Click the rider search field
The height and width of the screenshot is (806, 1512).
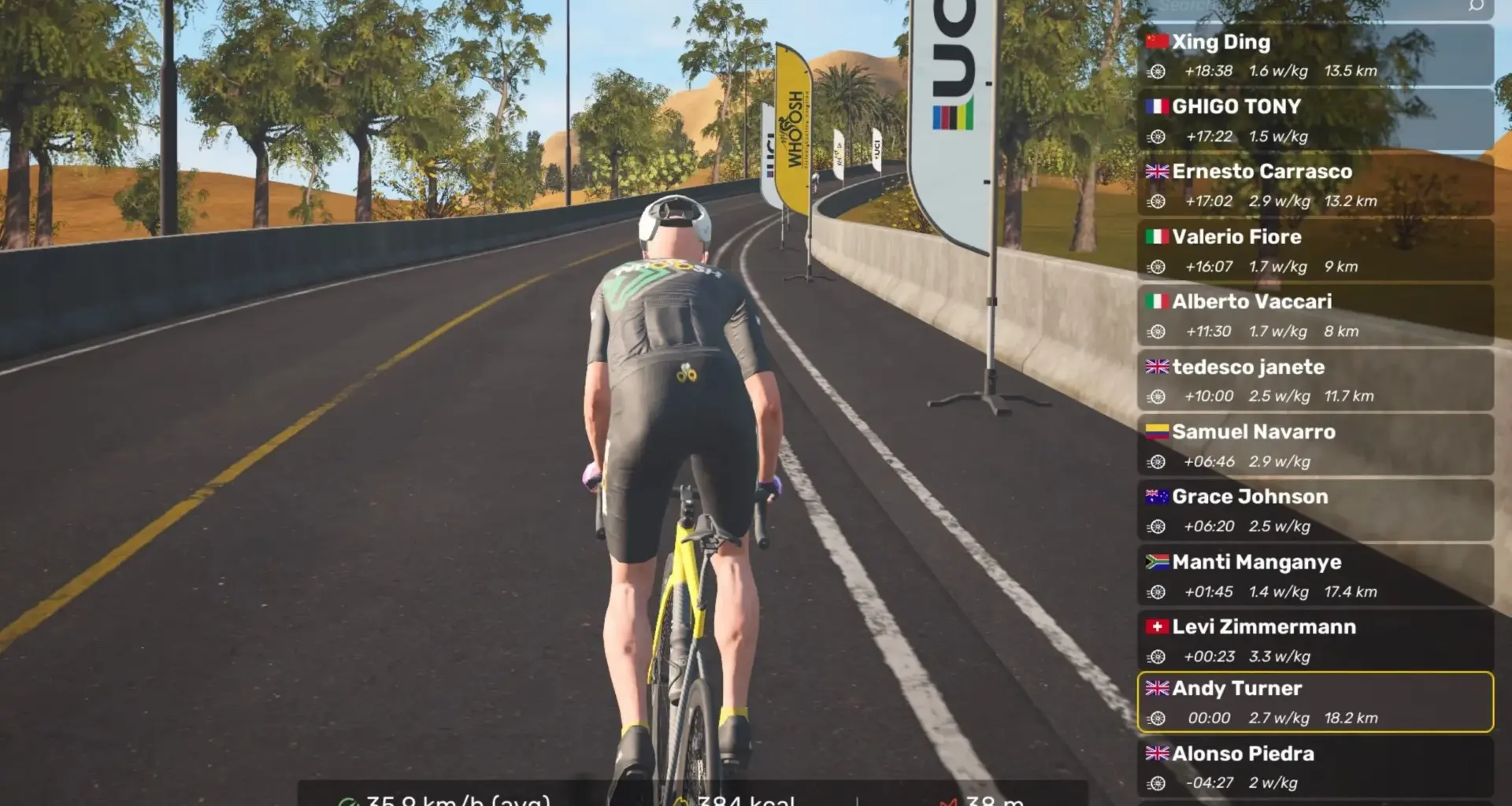(1299, 6)
